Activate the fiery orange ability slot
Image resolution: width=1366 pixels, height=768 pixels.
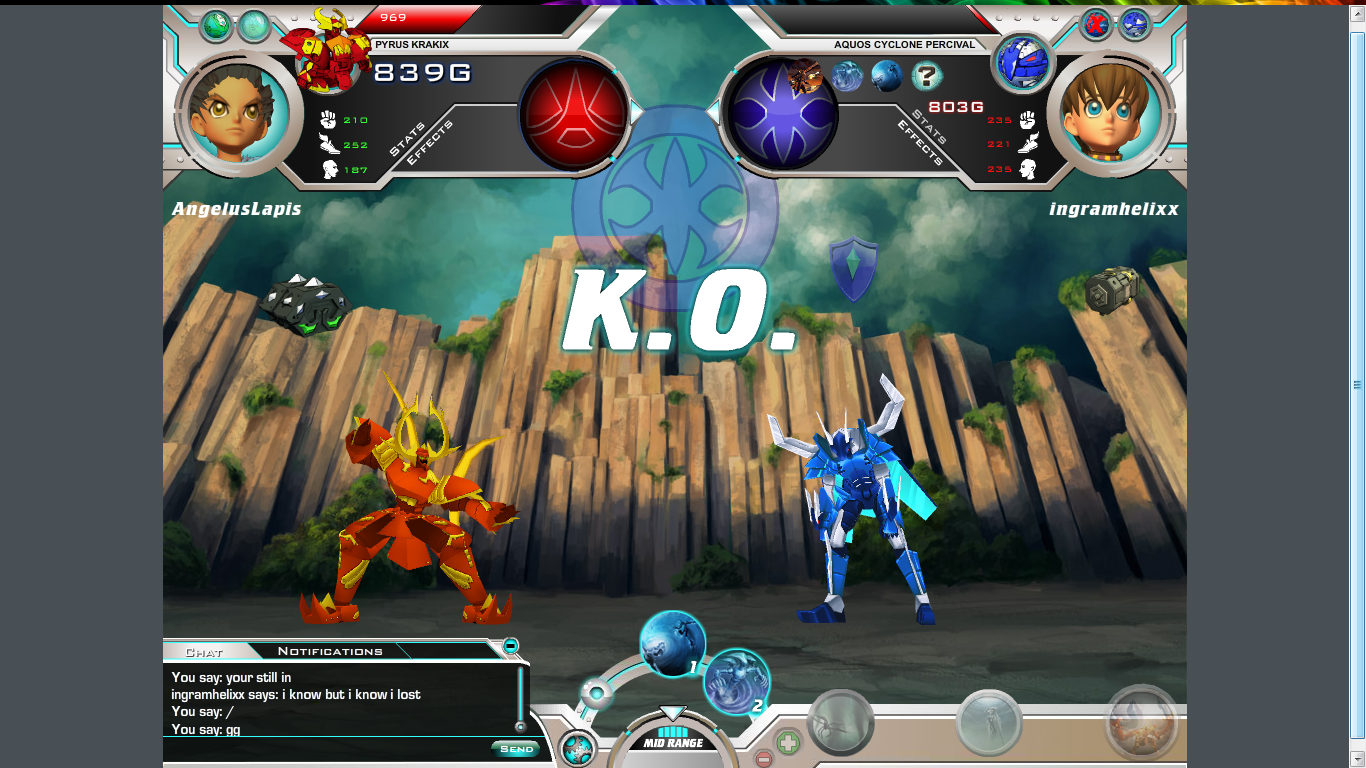tap(1141, 724)
